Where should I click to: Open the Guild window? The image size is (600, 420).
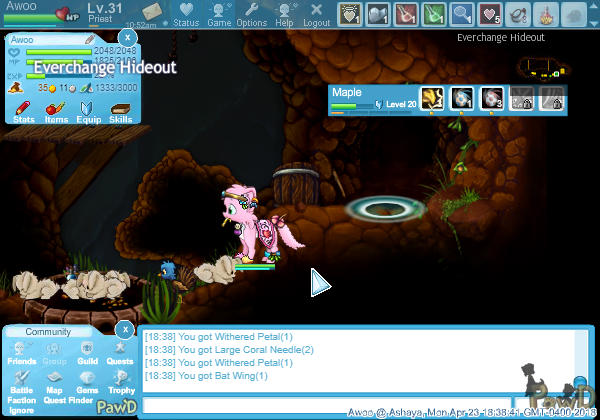(x=87, y=352)
